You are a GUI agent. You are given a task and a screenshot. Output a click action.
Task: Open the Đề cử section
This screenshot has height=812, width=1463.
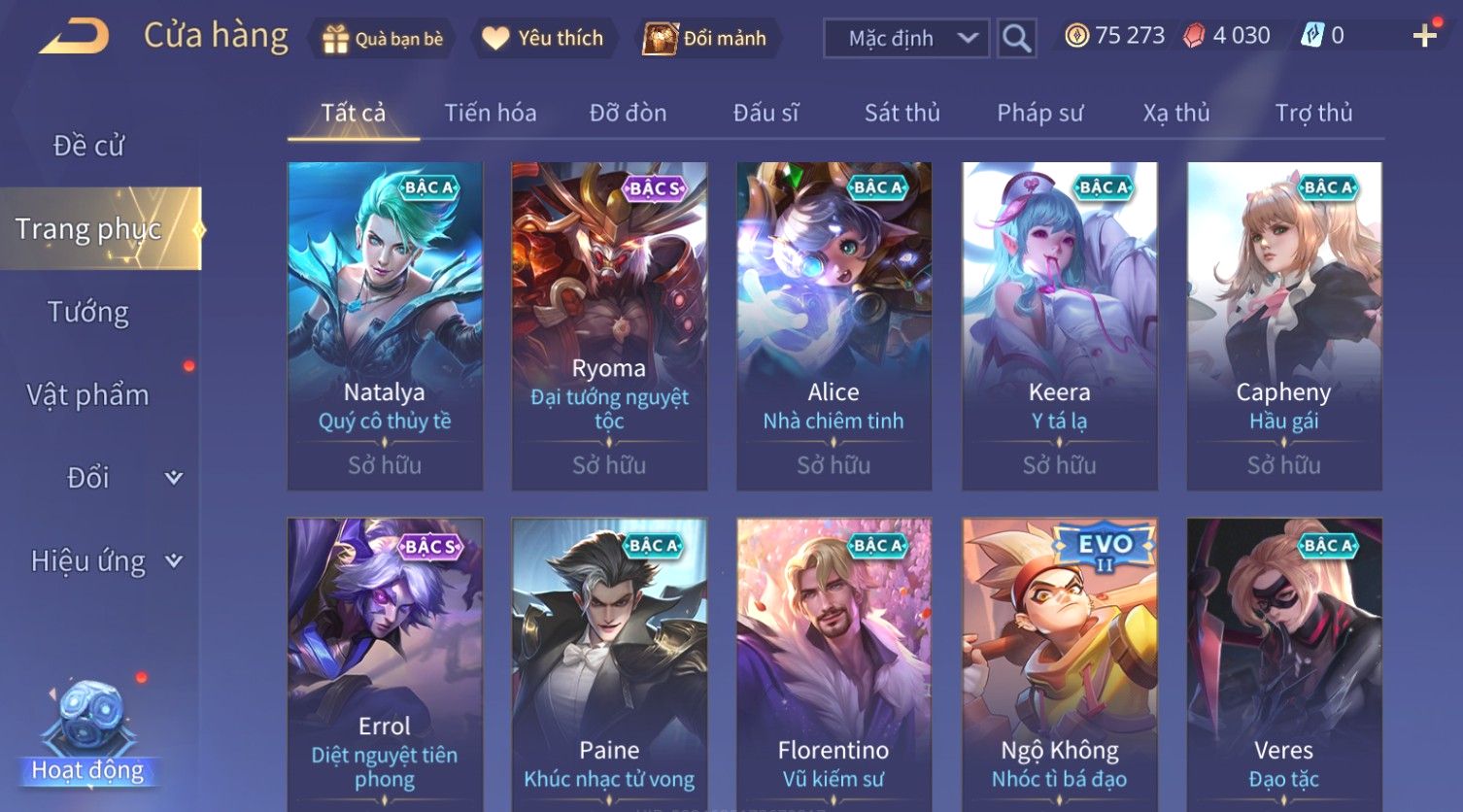[88, 146]
